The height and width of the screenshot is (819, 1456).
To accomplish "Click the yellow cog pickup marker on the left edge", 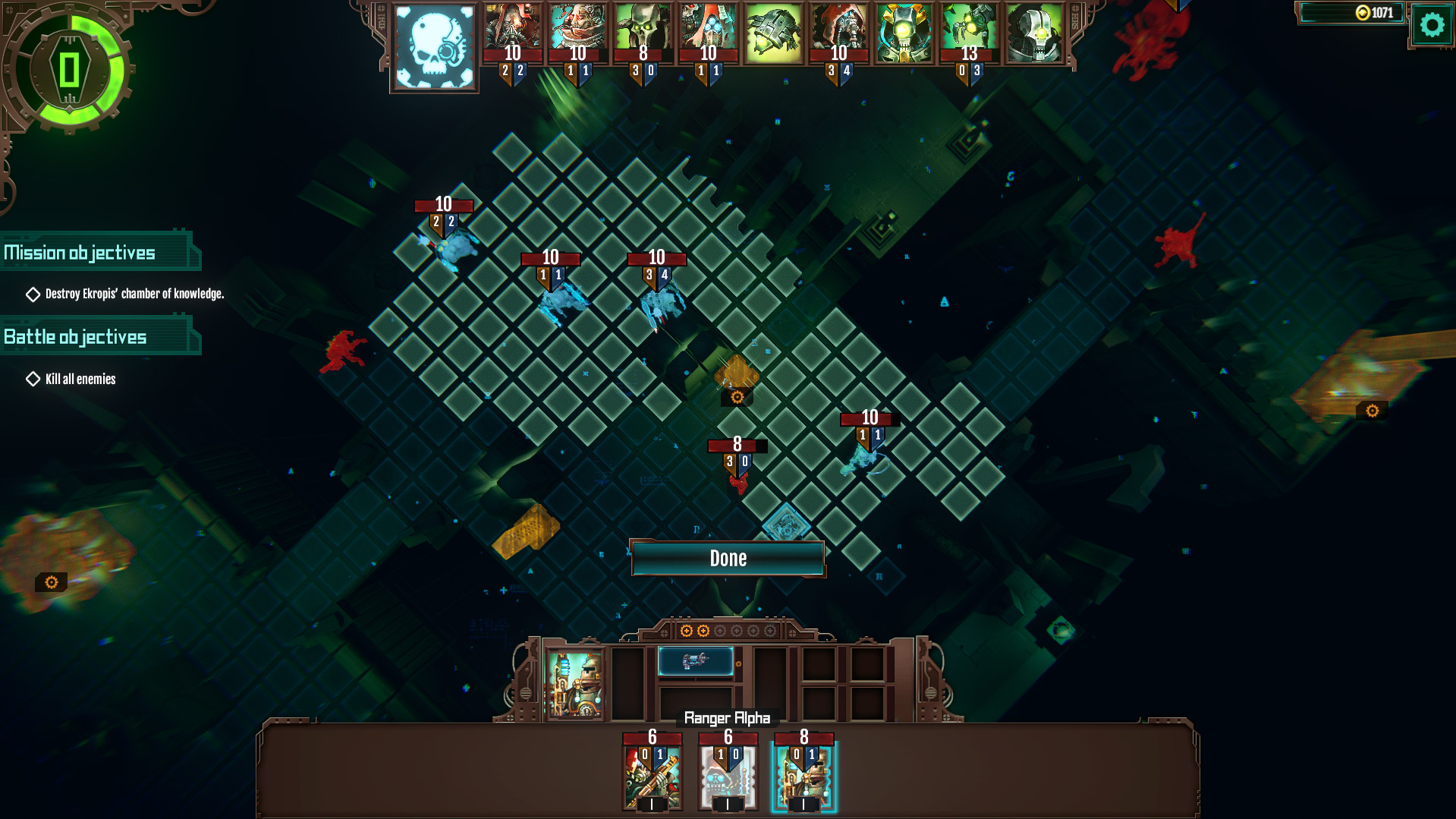I will click(50, 581).
